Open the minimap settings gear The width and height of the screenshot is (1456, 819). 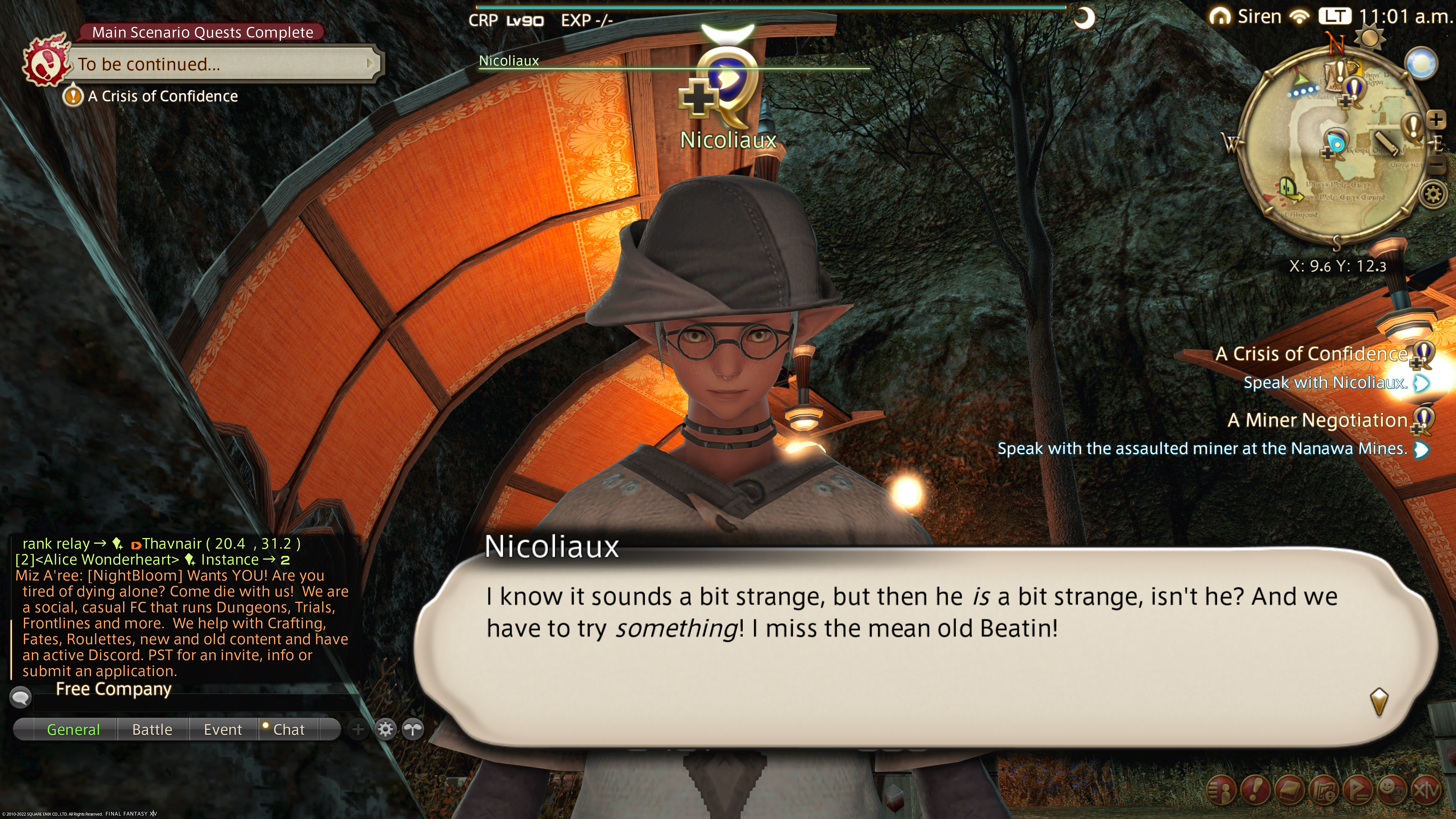coord(1433,195)
